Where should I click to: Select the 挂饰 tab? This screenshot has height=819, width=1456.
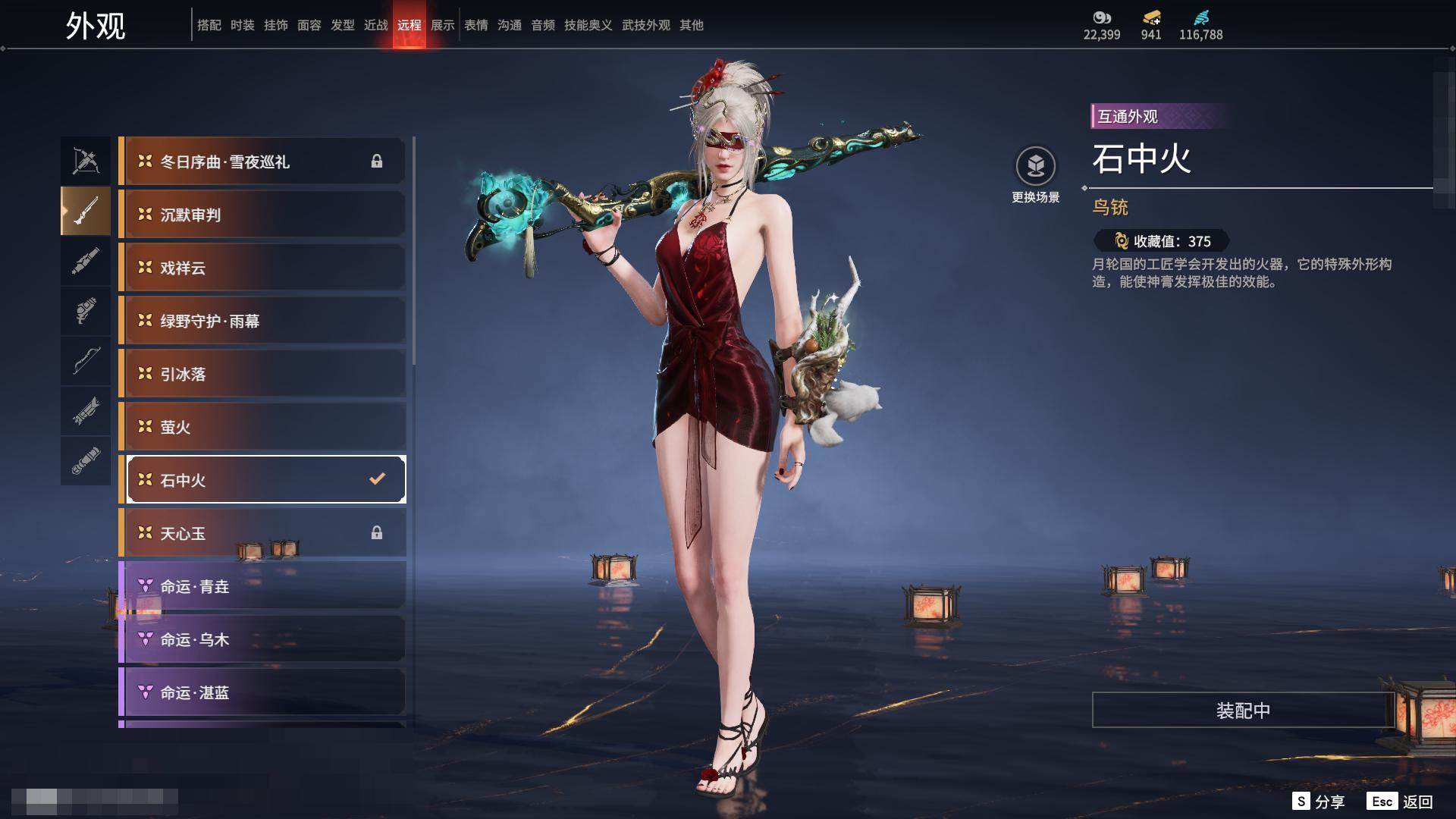coord(275,25)
